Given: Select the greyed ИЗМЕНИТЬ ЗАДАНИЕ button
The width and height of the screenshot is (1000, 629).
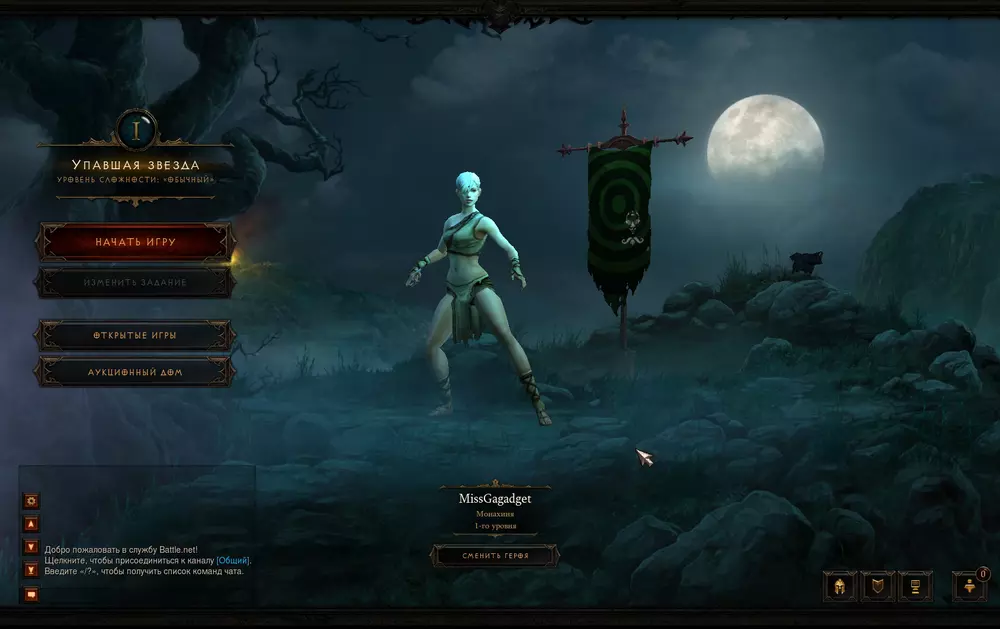Looking at the screenshot, I should click(x=136, y=283).
